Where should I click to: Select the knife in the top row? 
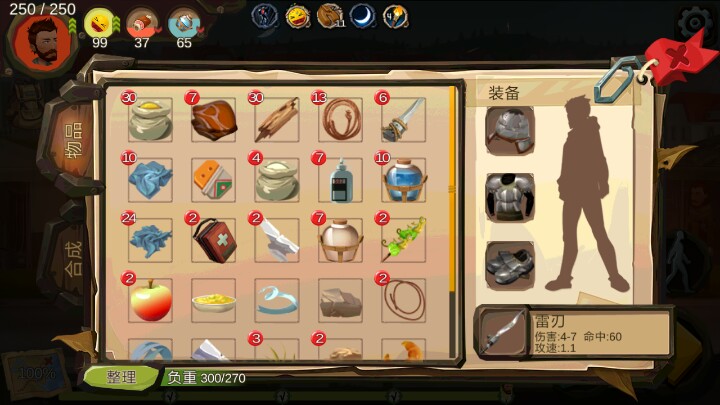pyautogui.click(x=402, y=119)
